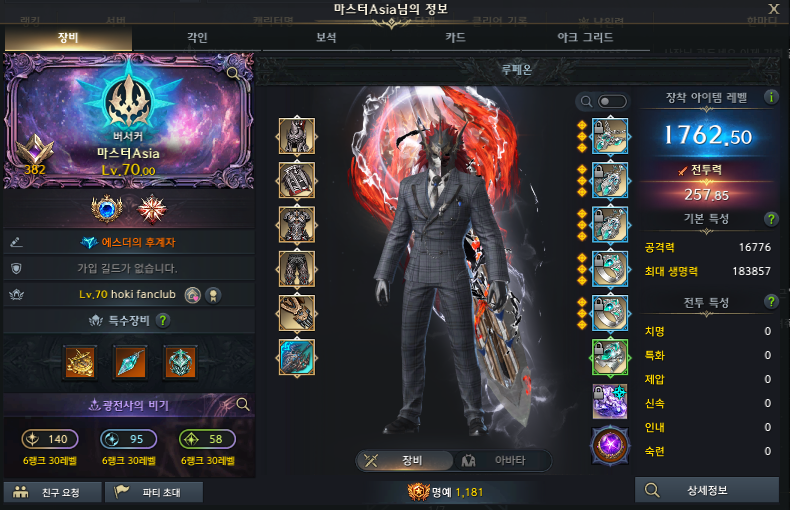Switch to the 각인 tab
The height and width of the screenshot is (510, 790).
(x=197, y=38)
